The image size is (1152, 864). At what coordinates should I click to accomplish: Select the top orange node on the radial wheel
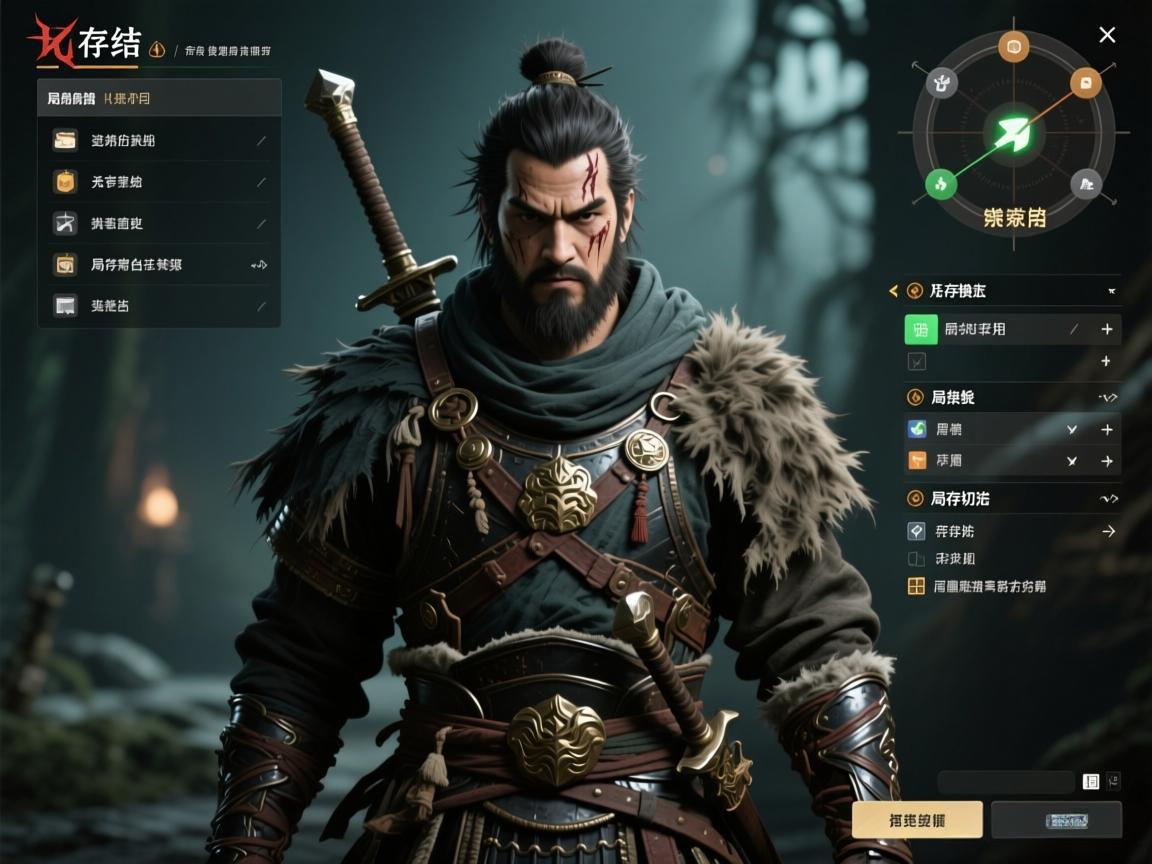[x=1013, y=46]
